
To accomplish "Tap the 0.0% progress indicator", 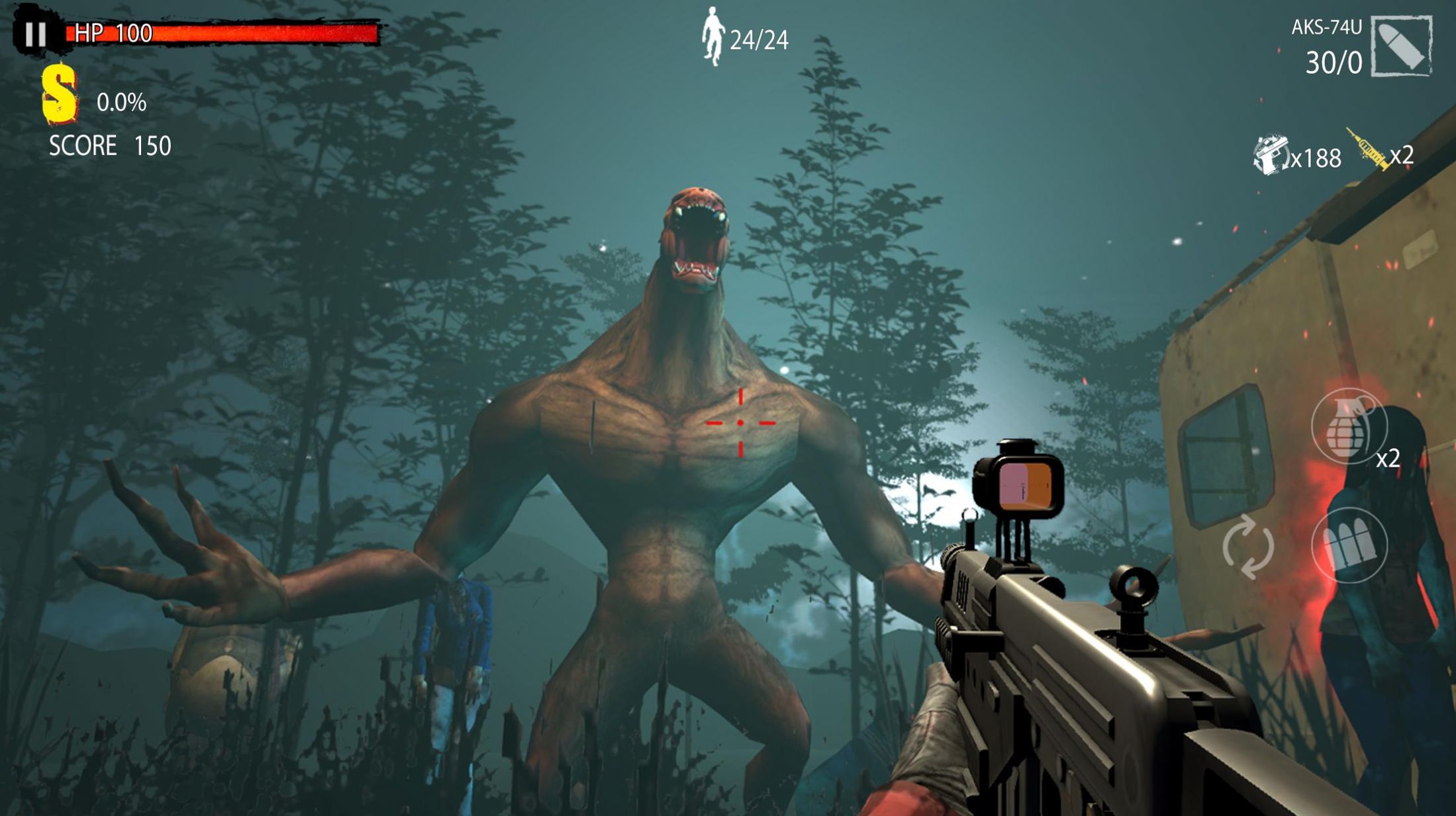I will pyautogui.click(x=122, y=103).
